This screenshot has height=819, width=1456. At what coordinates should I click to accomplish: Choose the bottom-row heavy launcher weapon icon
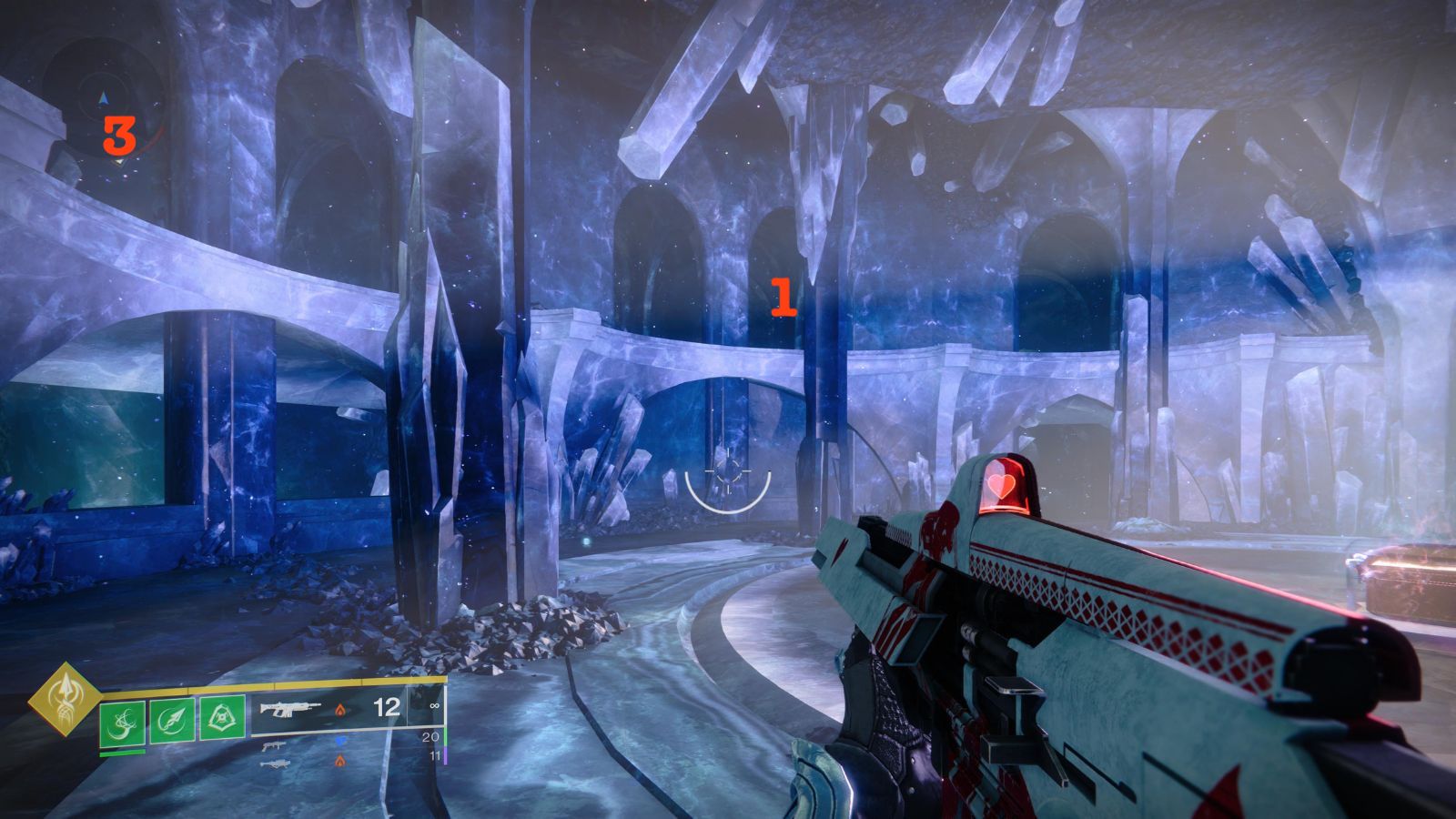pyautogui.click(x=272, y=763)
